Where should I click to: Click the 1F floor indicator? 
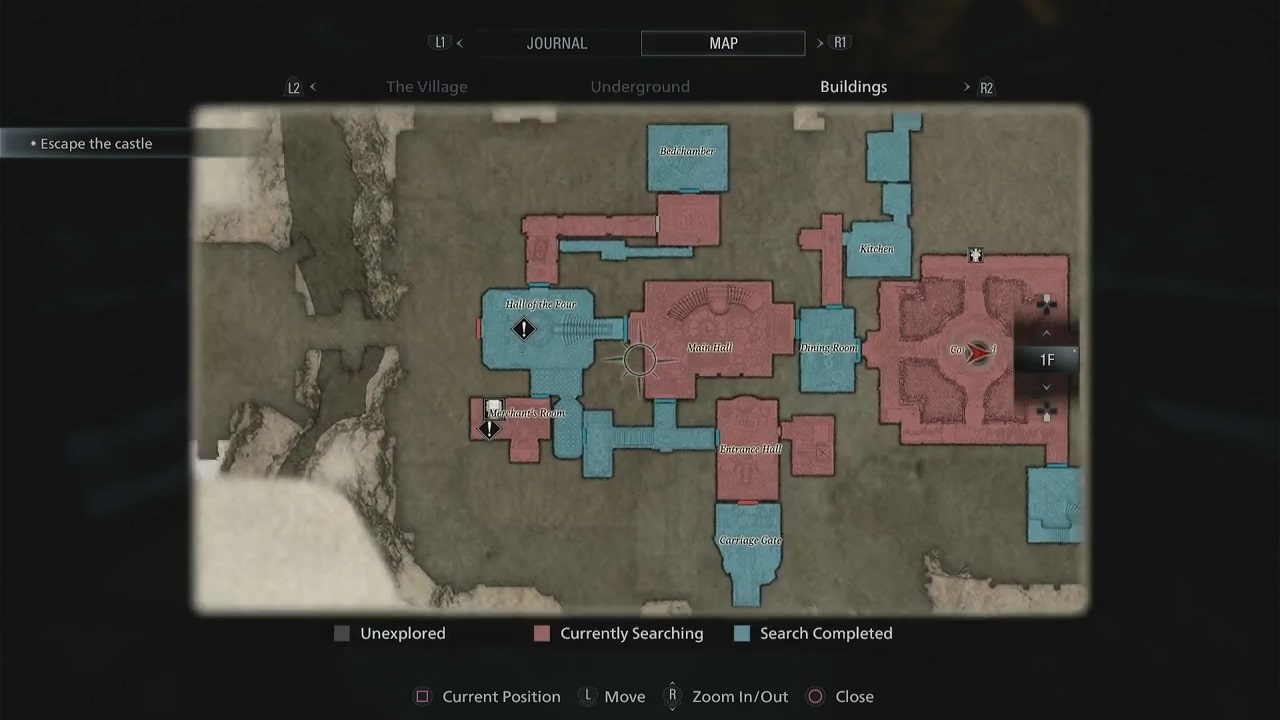tap(1047, 360)
